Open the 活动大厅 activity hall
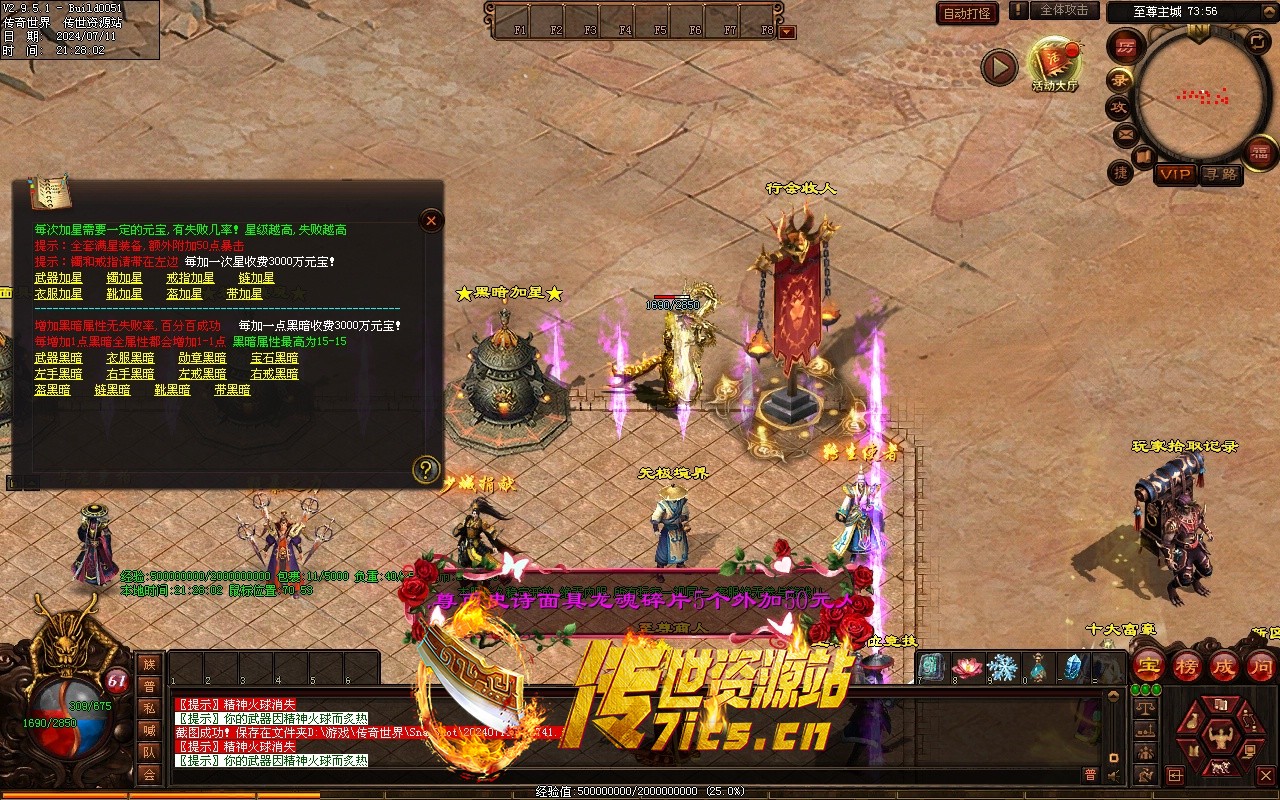1280x800 pixels. coord(1055,62)
